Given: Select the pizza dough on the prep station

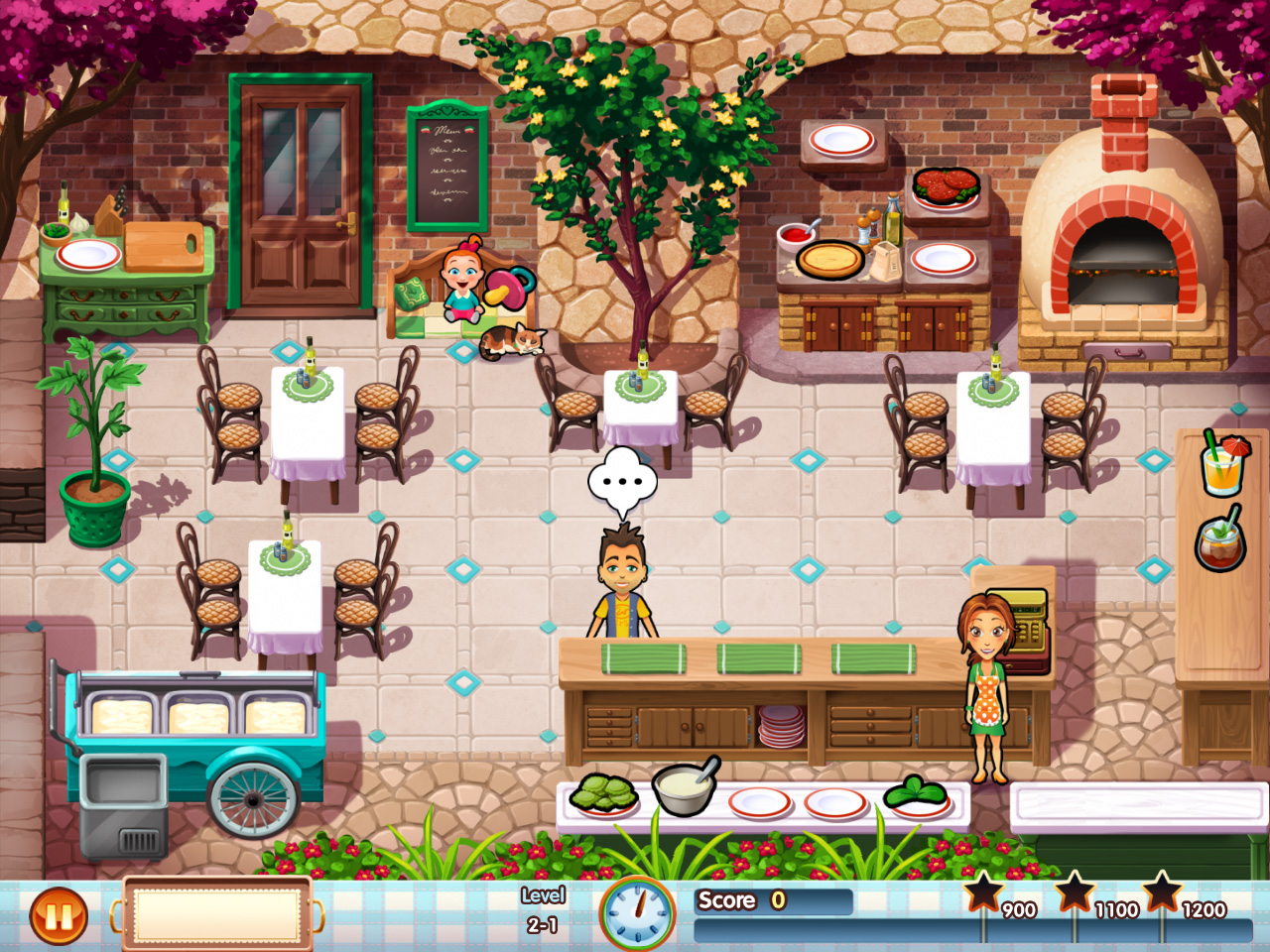Looking at the screenshot, I should click(x=831, y=261).
